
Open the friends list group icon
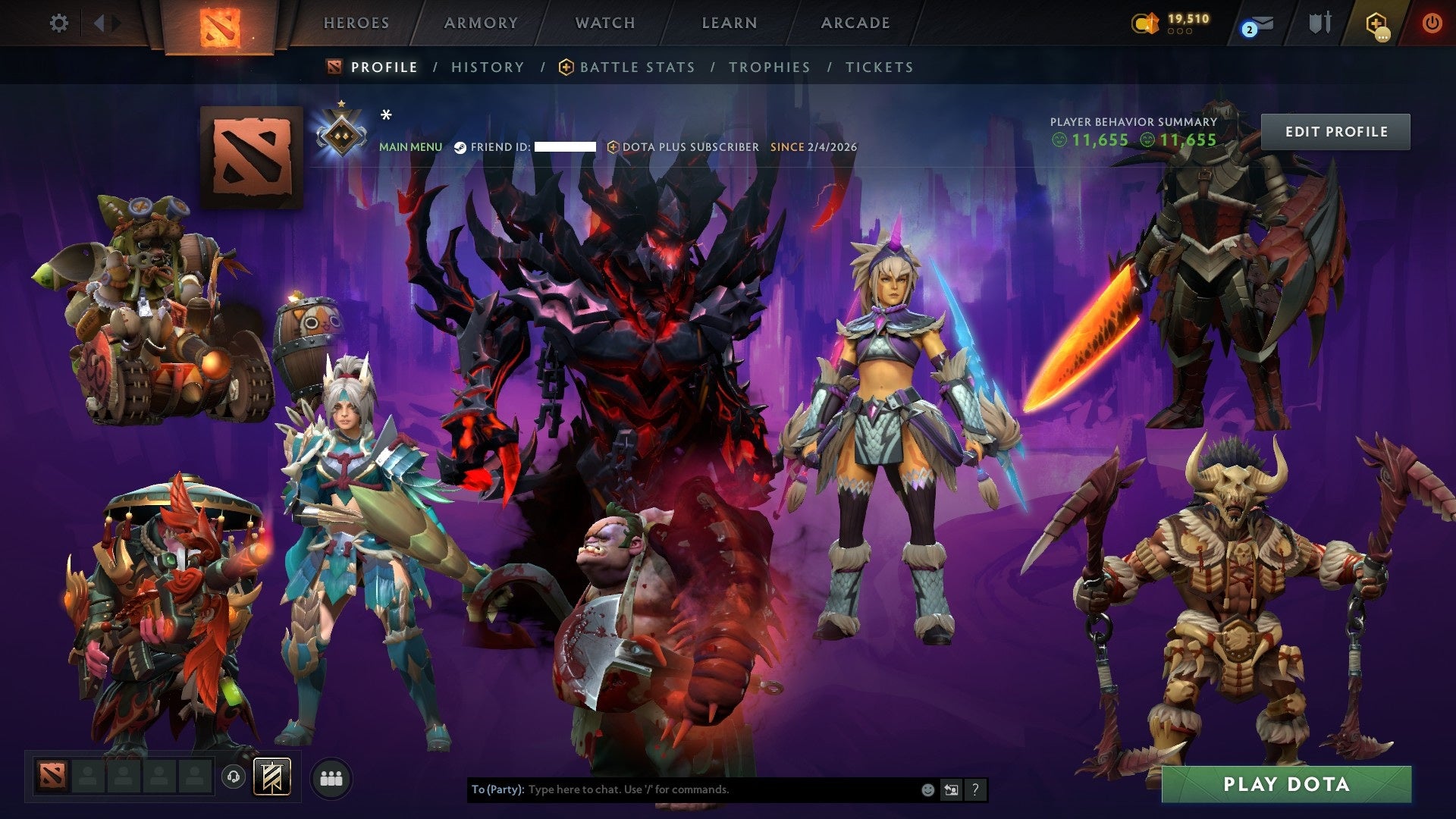click(x=329, y=777)
